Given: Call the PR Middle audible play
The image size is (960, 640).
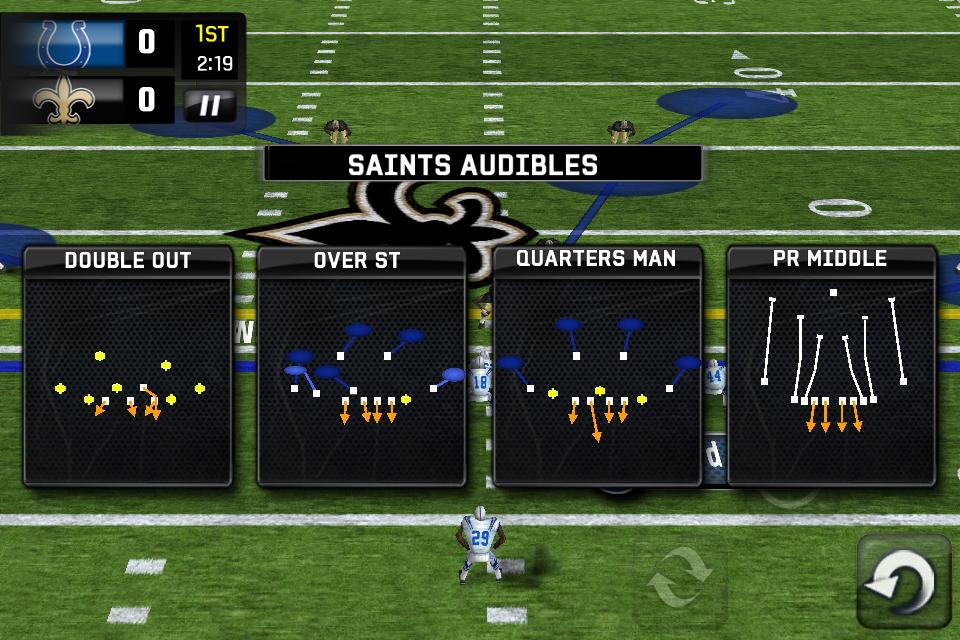Looking at the screenshot, I should tap(831, 367).
